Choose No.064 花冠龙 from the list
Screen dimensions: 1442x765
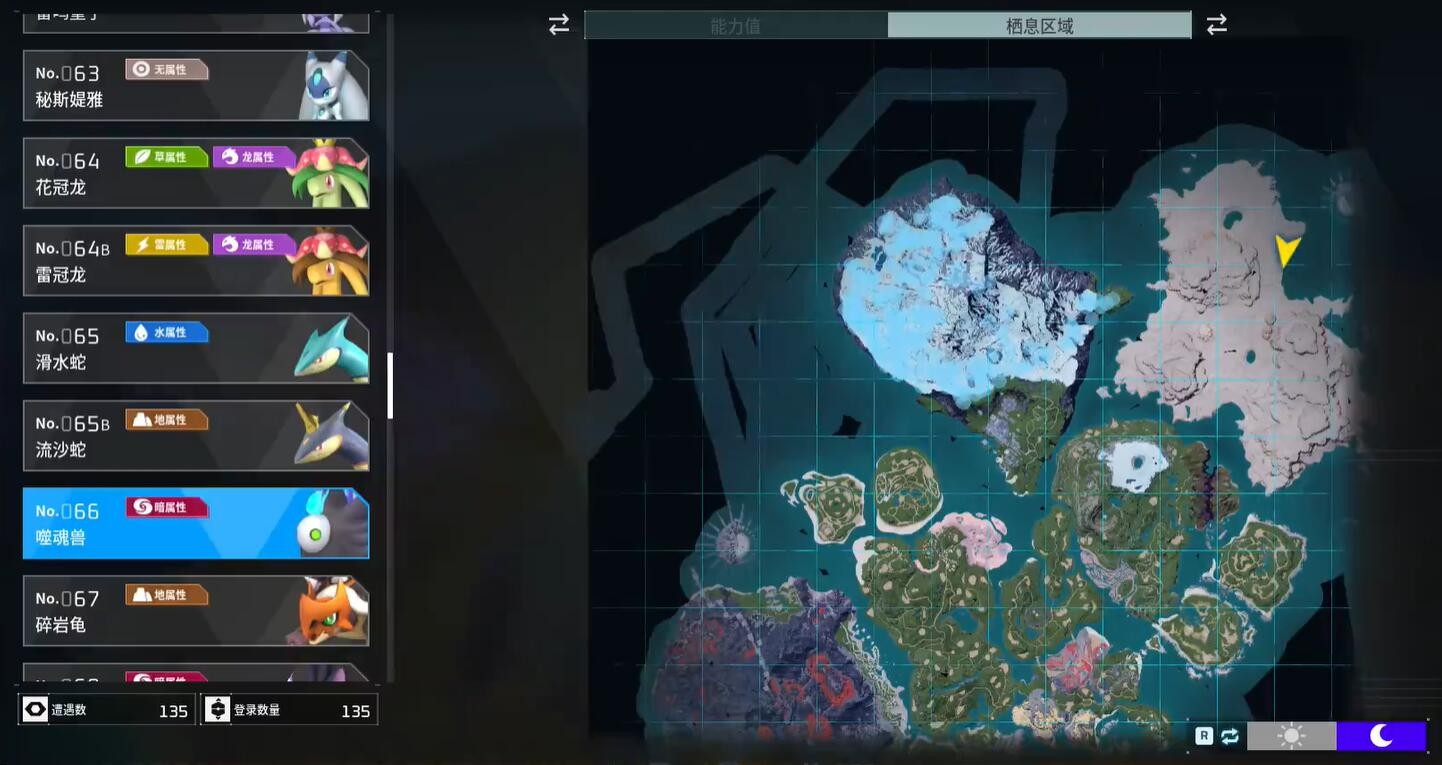196,173
